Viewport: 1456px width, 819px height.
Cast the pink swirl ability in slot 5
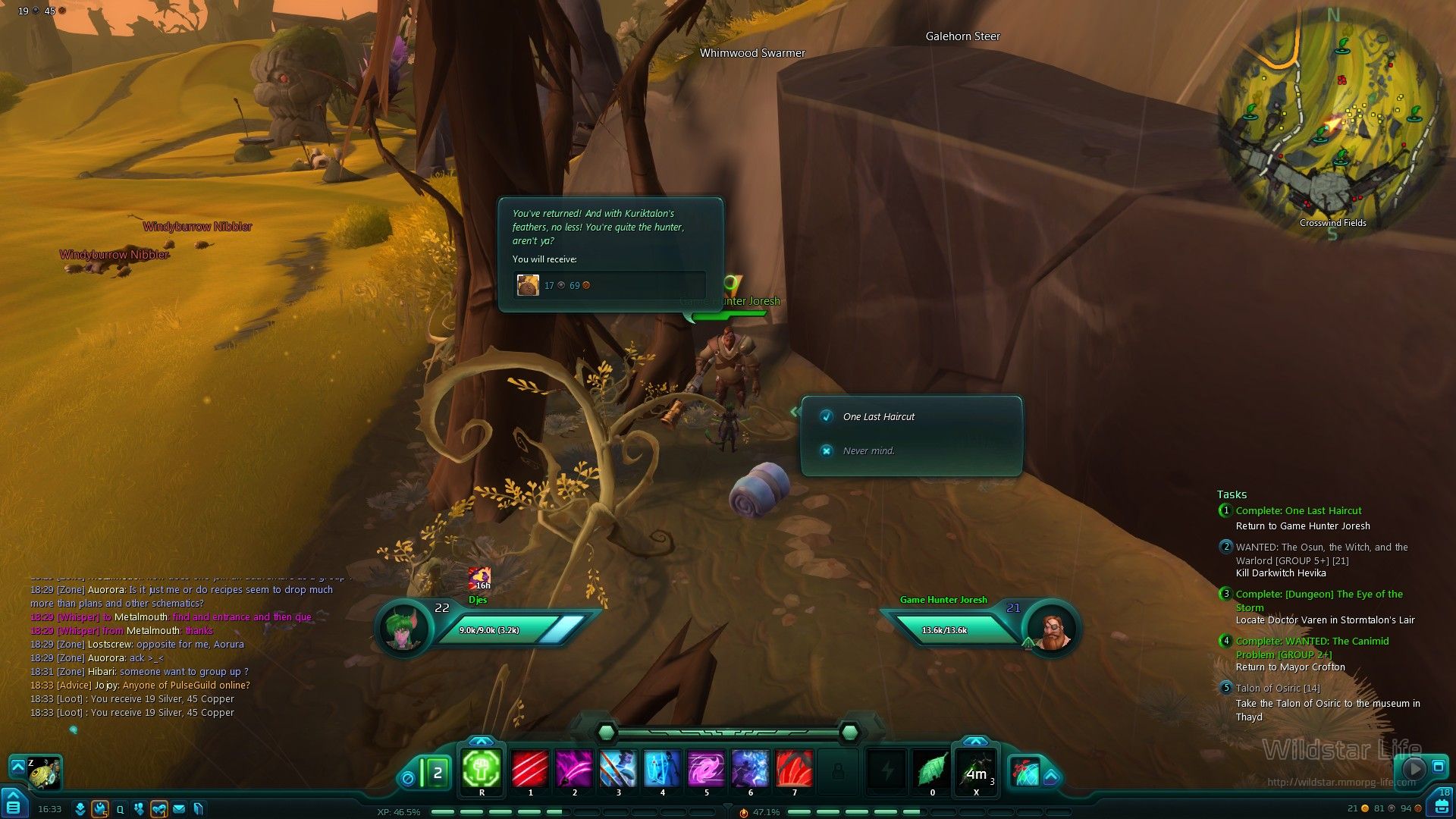click(706, 769)
